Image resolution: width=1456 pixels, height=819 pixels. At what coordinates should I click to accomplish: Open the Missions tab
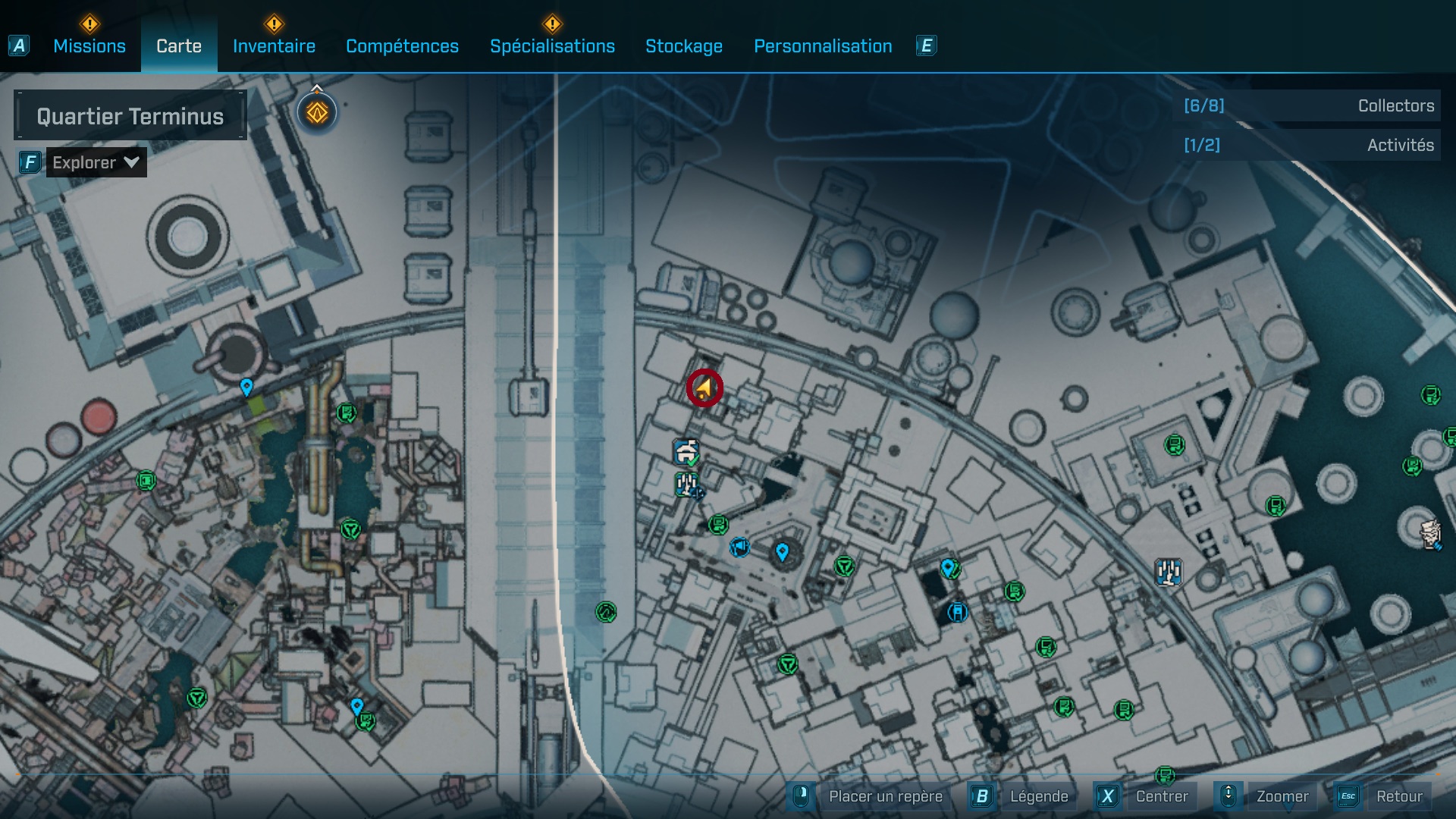tap(88, 46)
